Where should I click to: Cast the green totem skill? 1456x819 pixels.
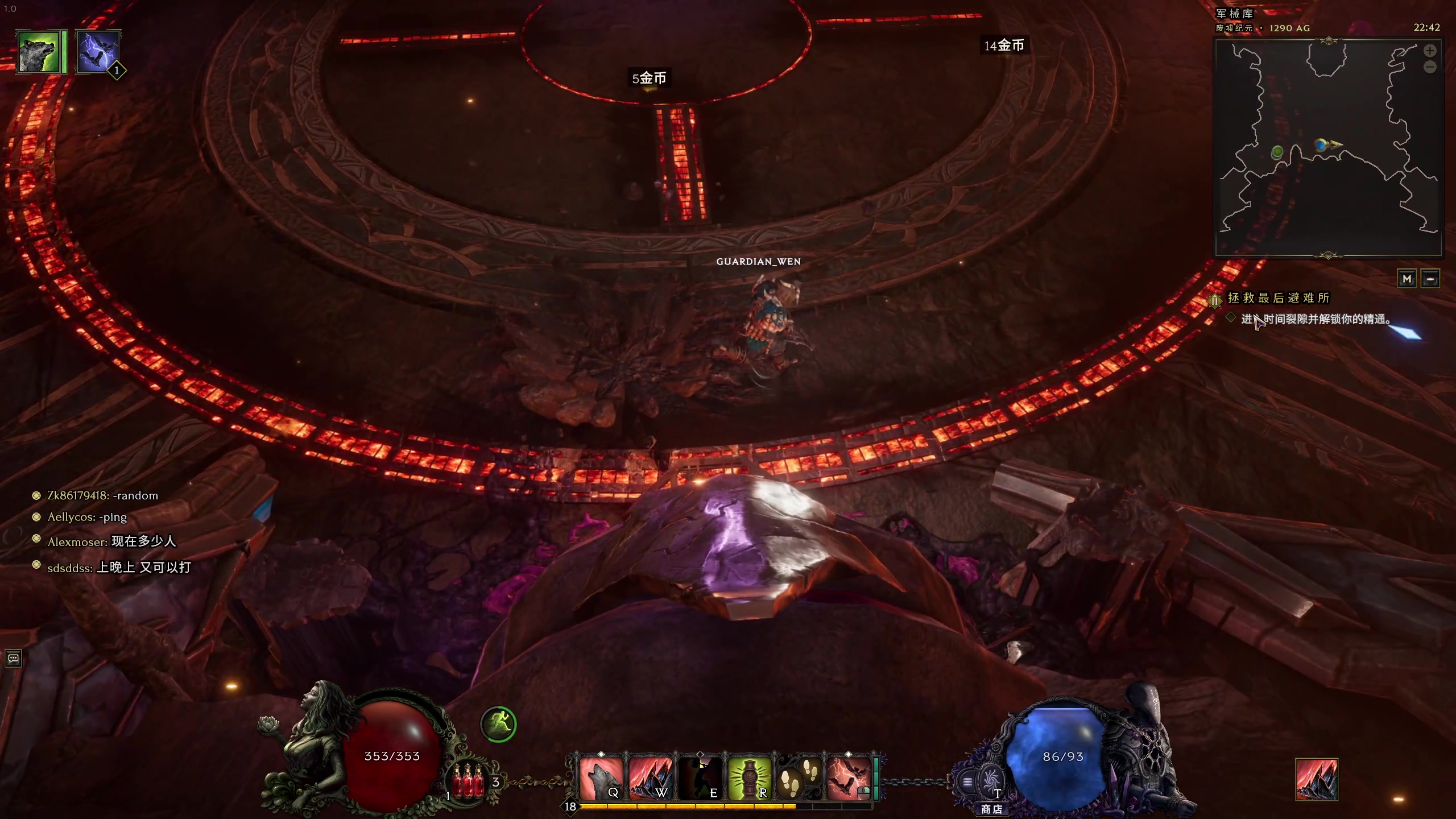749,778
